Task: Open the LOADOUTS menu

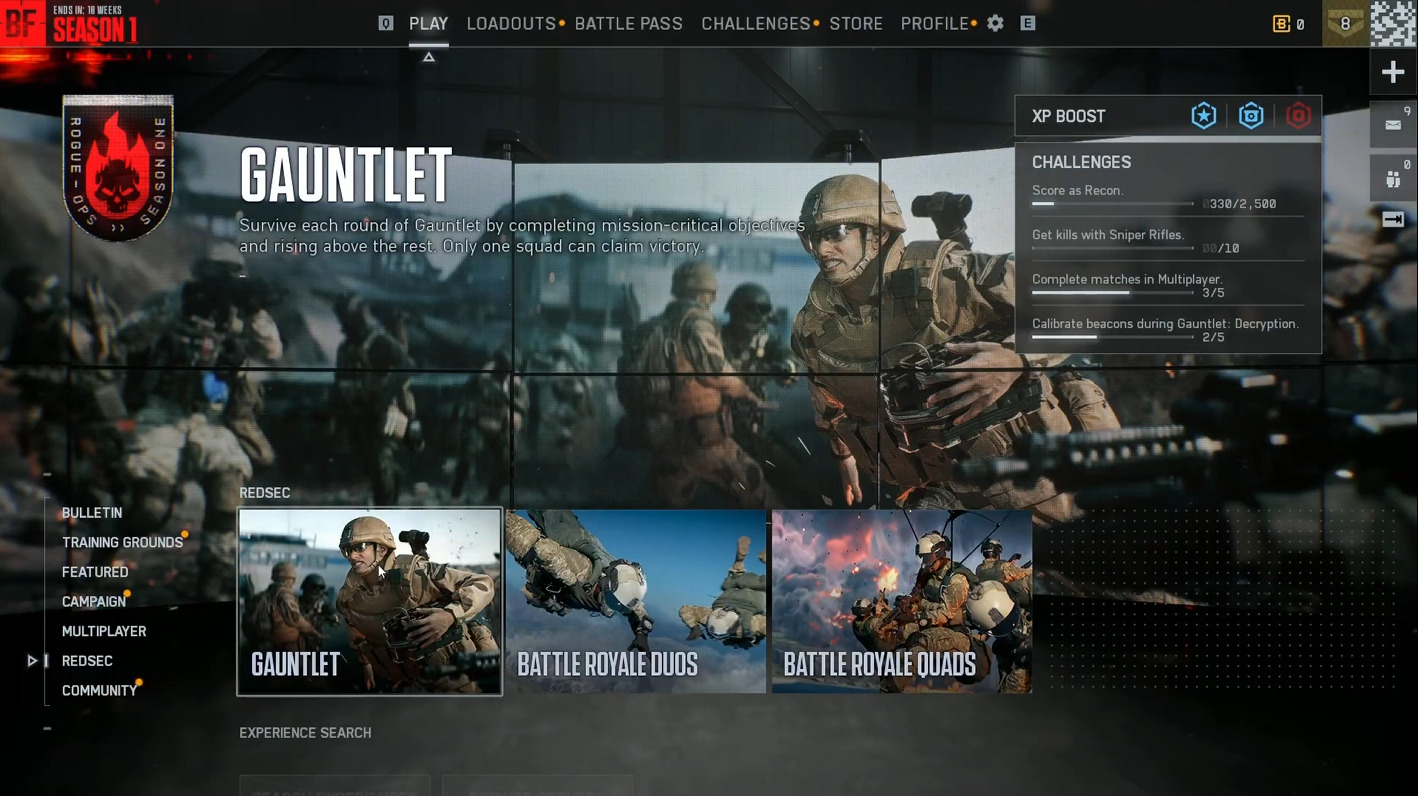Action: pos(508,23)
